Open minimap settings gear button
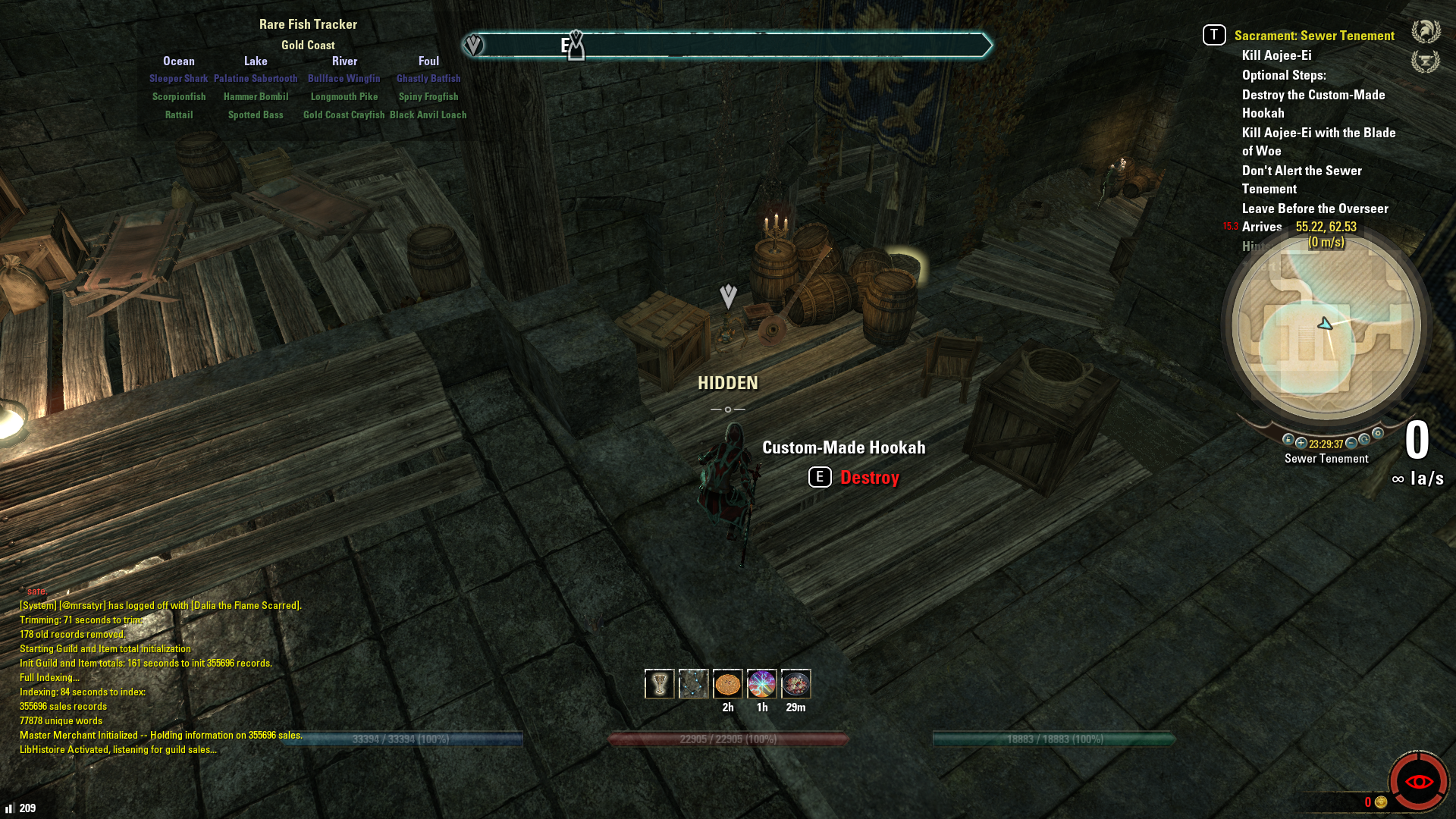This screenshot has width=1456, height=819. tap(1378, 434)
